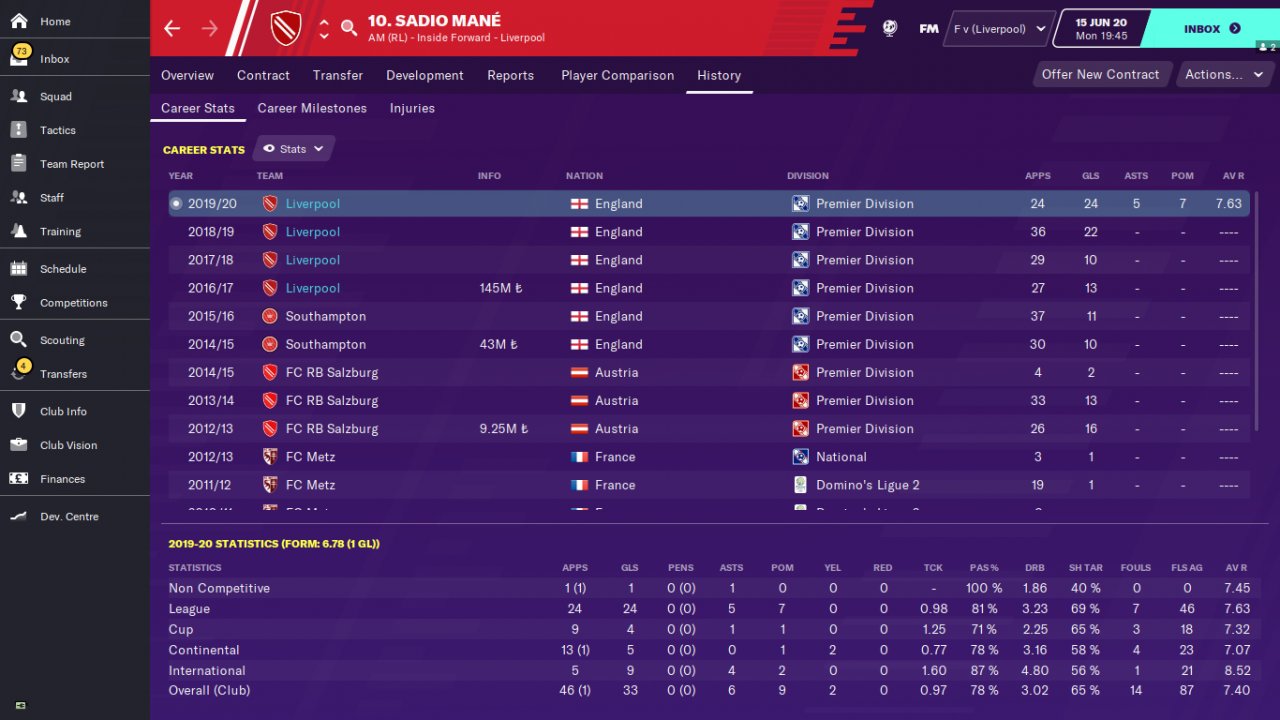View the Injuries sub-tab

pyautogui.click(x=412, y=108)
